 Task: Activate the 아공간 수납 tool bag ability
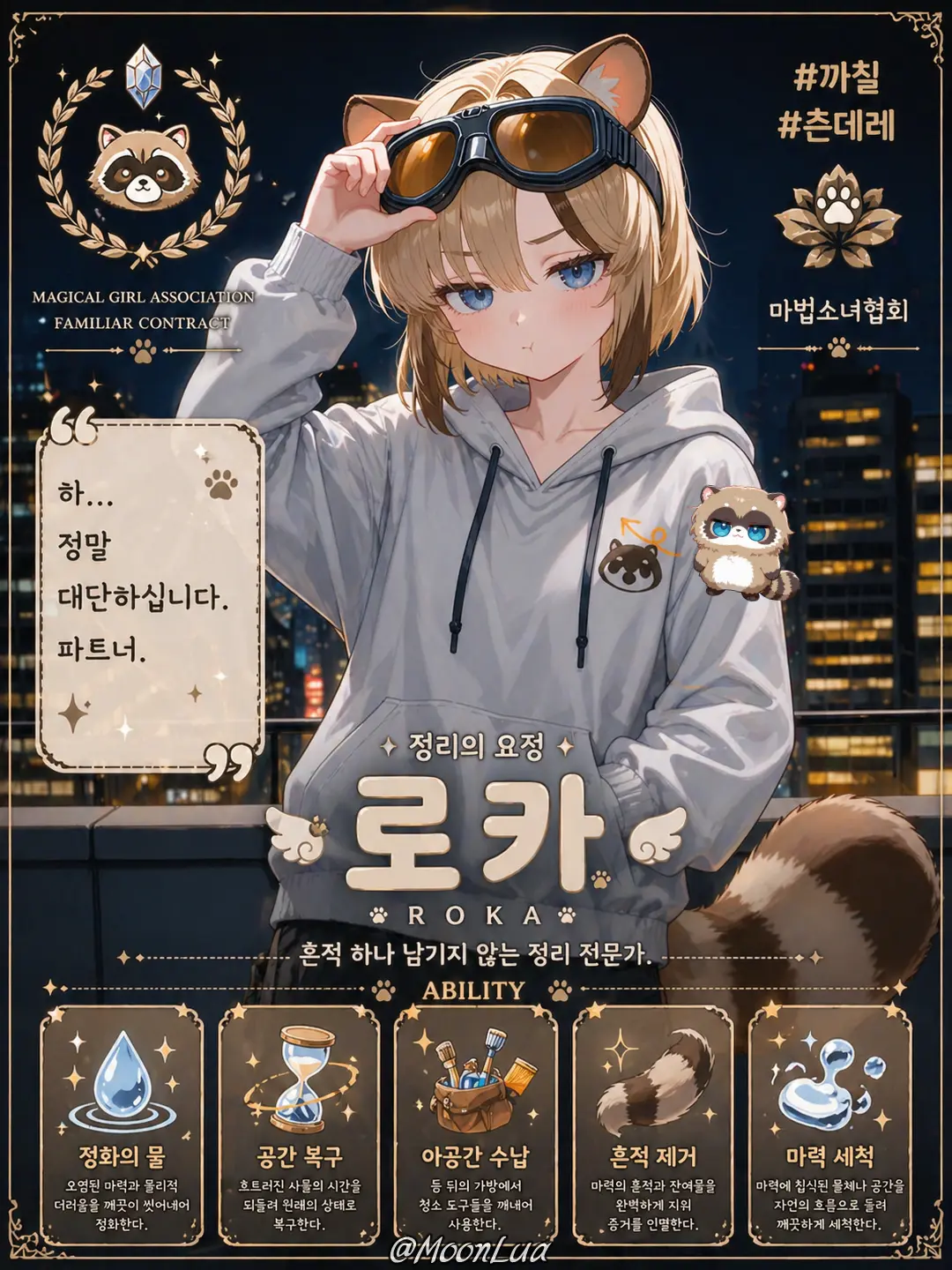point(475,1124)
